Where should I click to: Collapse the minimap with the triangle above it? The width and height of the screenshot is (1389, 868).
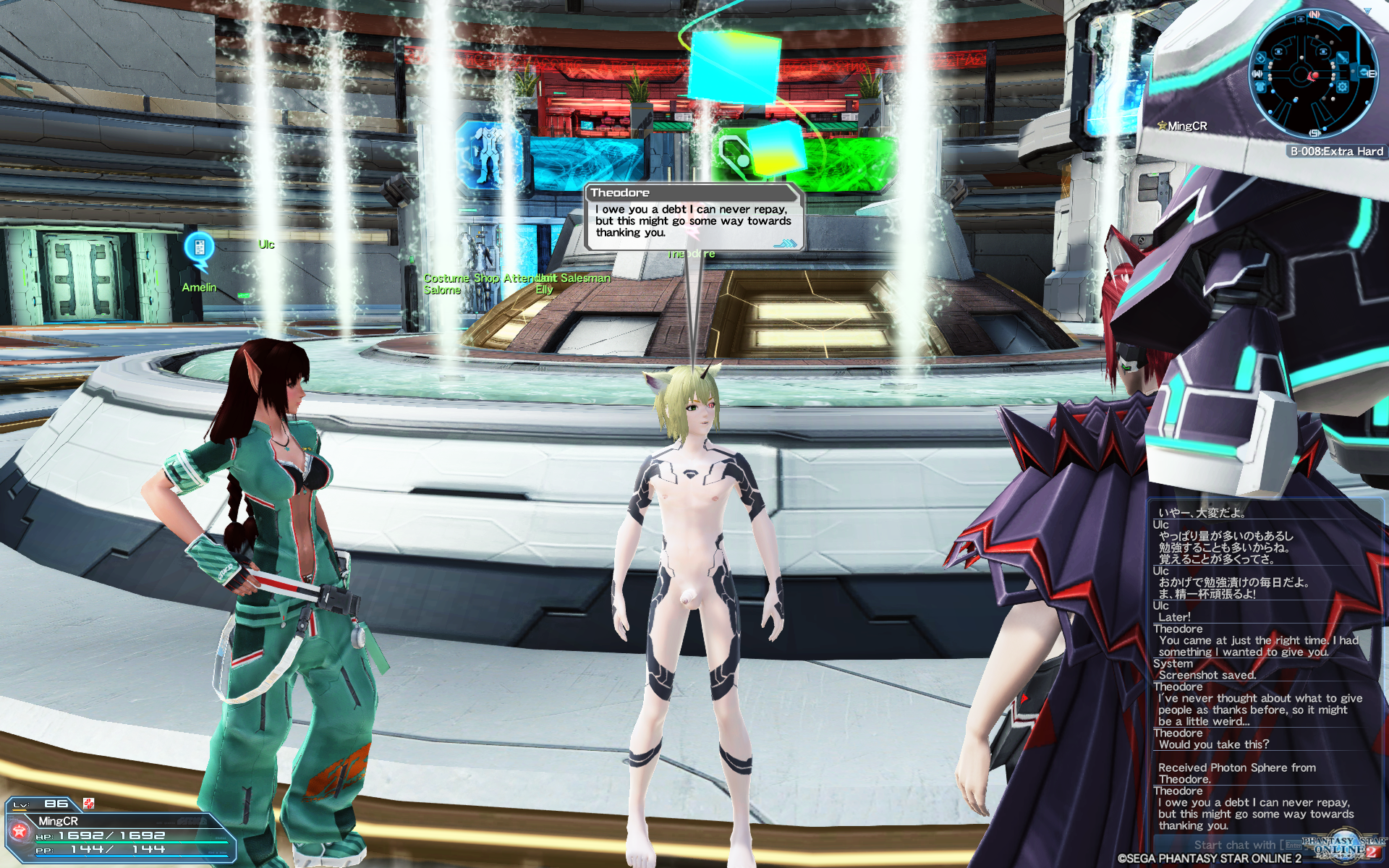click(1368, 10)
